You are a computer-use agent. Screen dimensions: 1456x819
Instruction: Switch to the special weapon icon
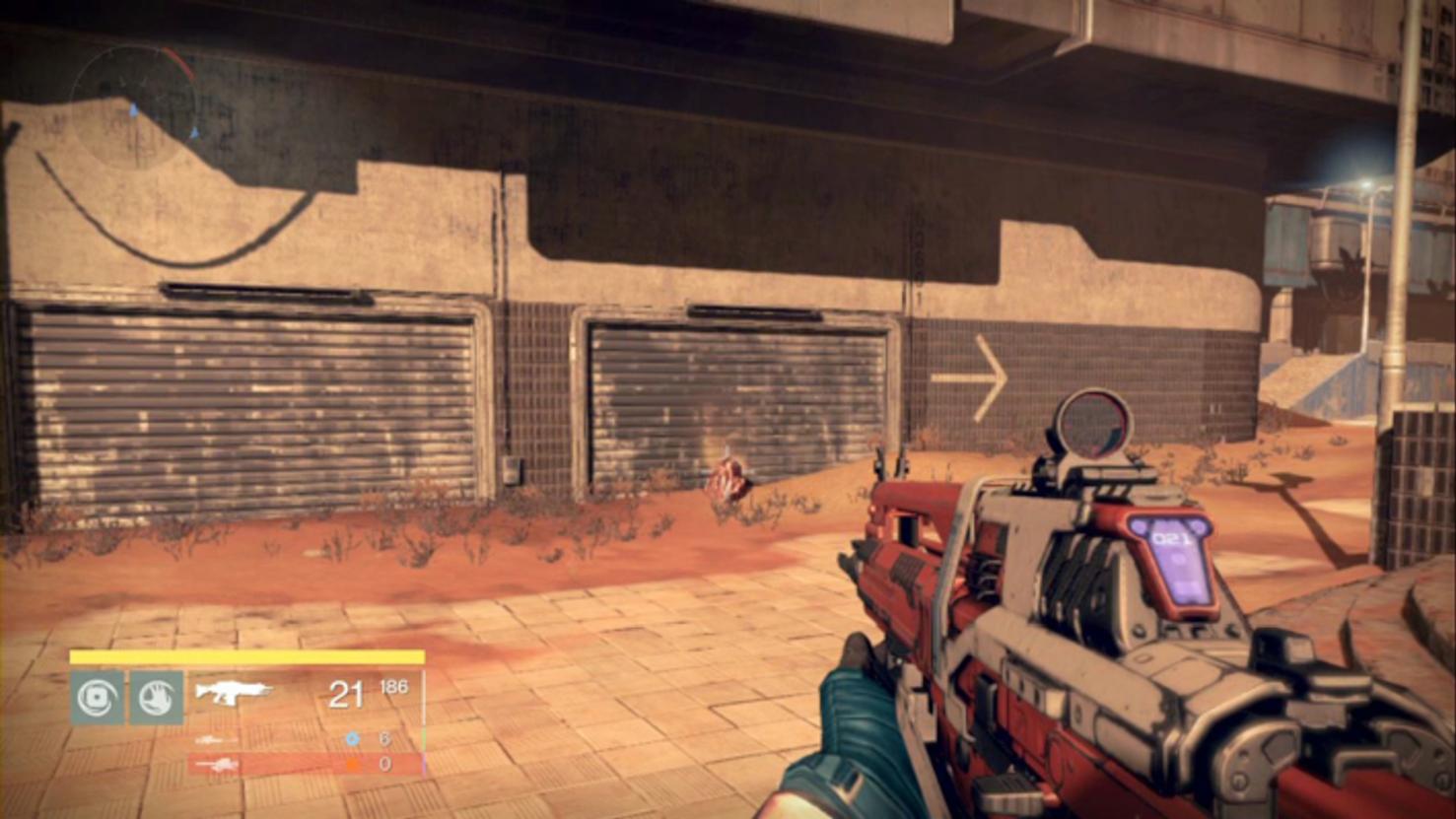point(216,739)
